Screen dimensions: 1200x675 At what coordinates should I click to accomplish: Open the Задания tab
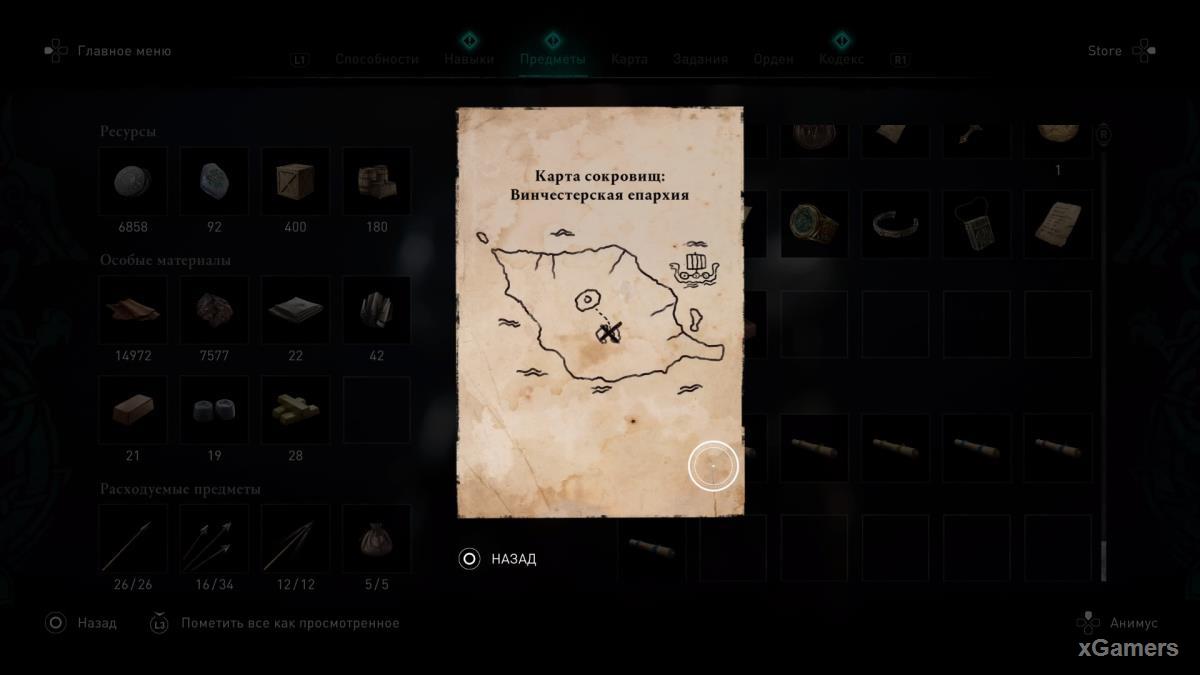point(700,59)
